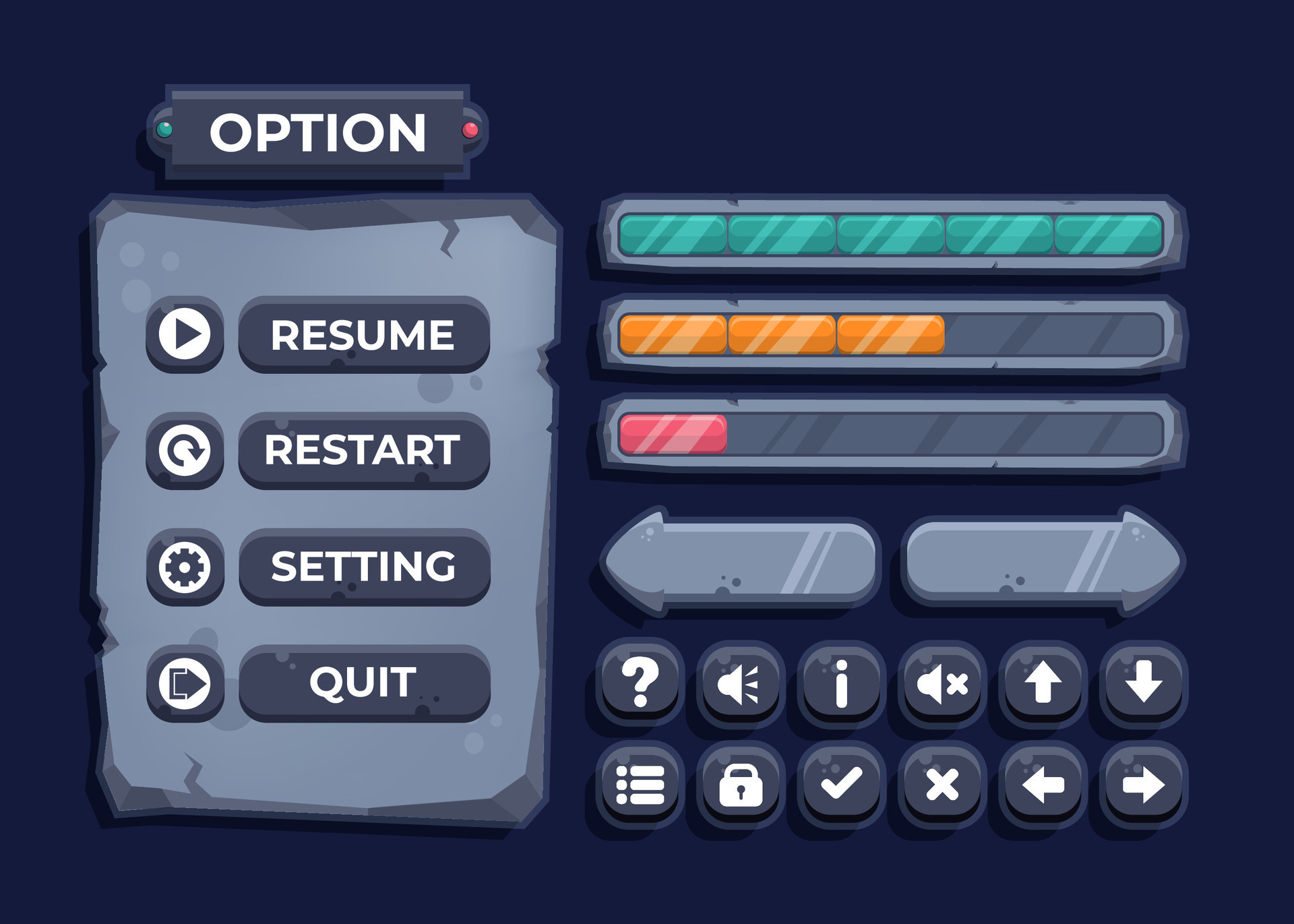Screen dimensions: 1294x924
Task: Open the info icon button
Action: coord(839,684)
